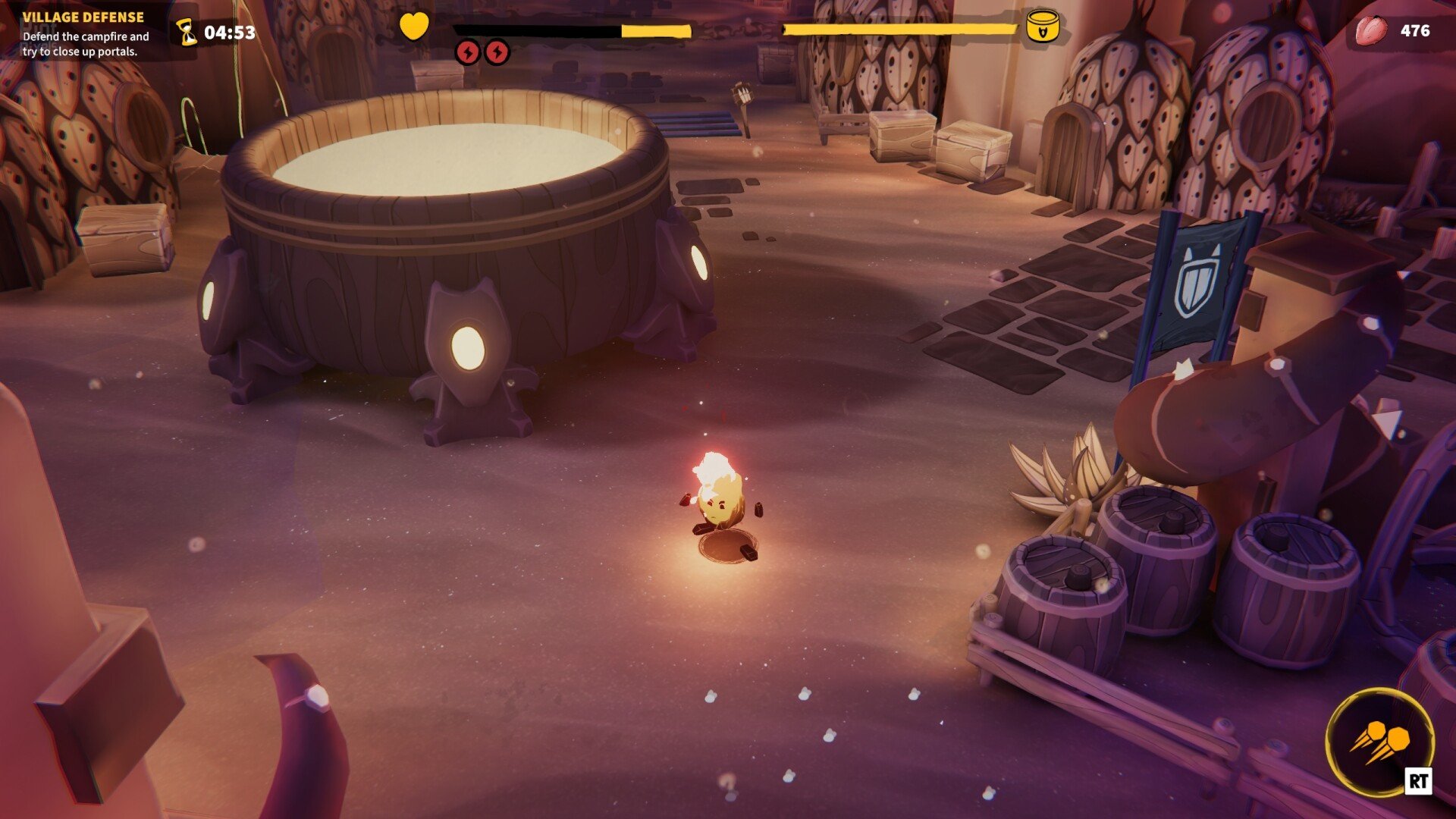
Task: Select the second red lightning charge icon
Action: [x=497, y=52]
